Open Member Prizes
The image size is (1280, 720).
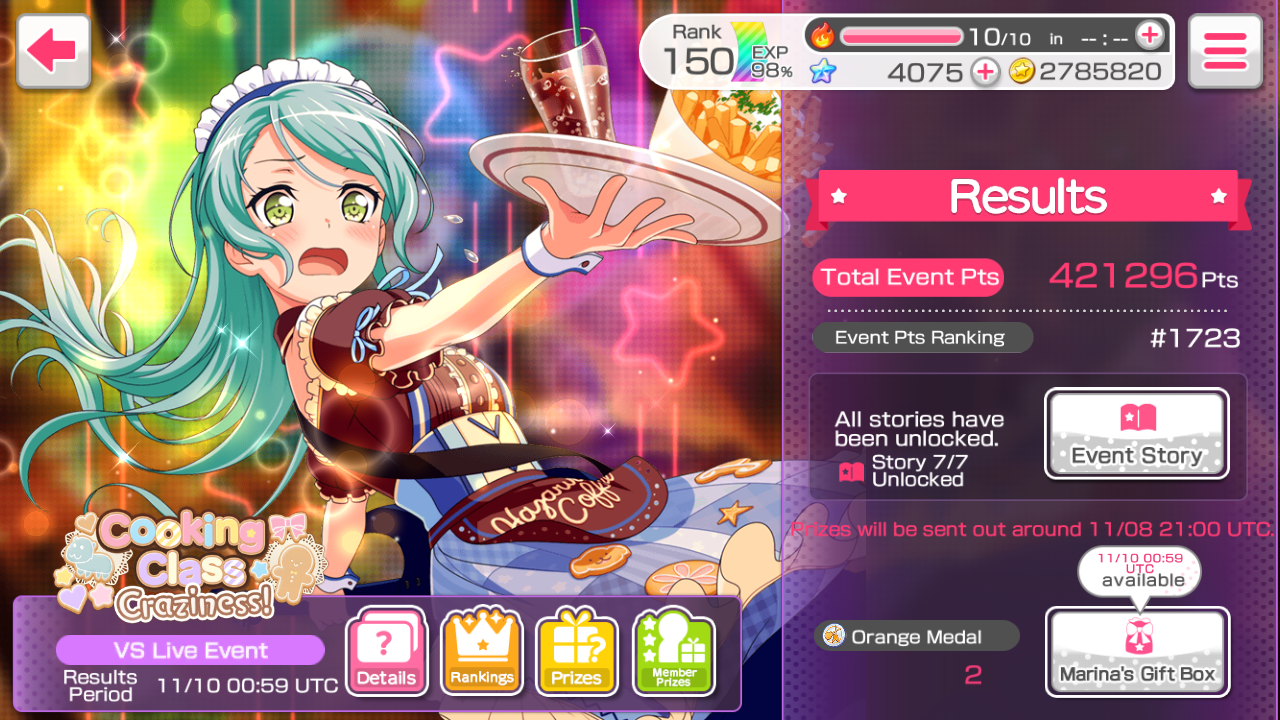click(x=674, y=653)
